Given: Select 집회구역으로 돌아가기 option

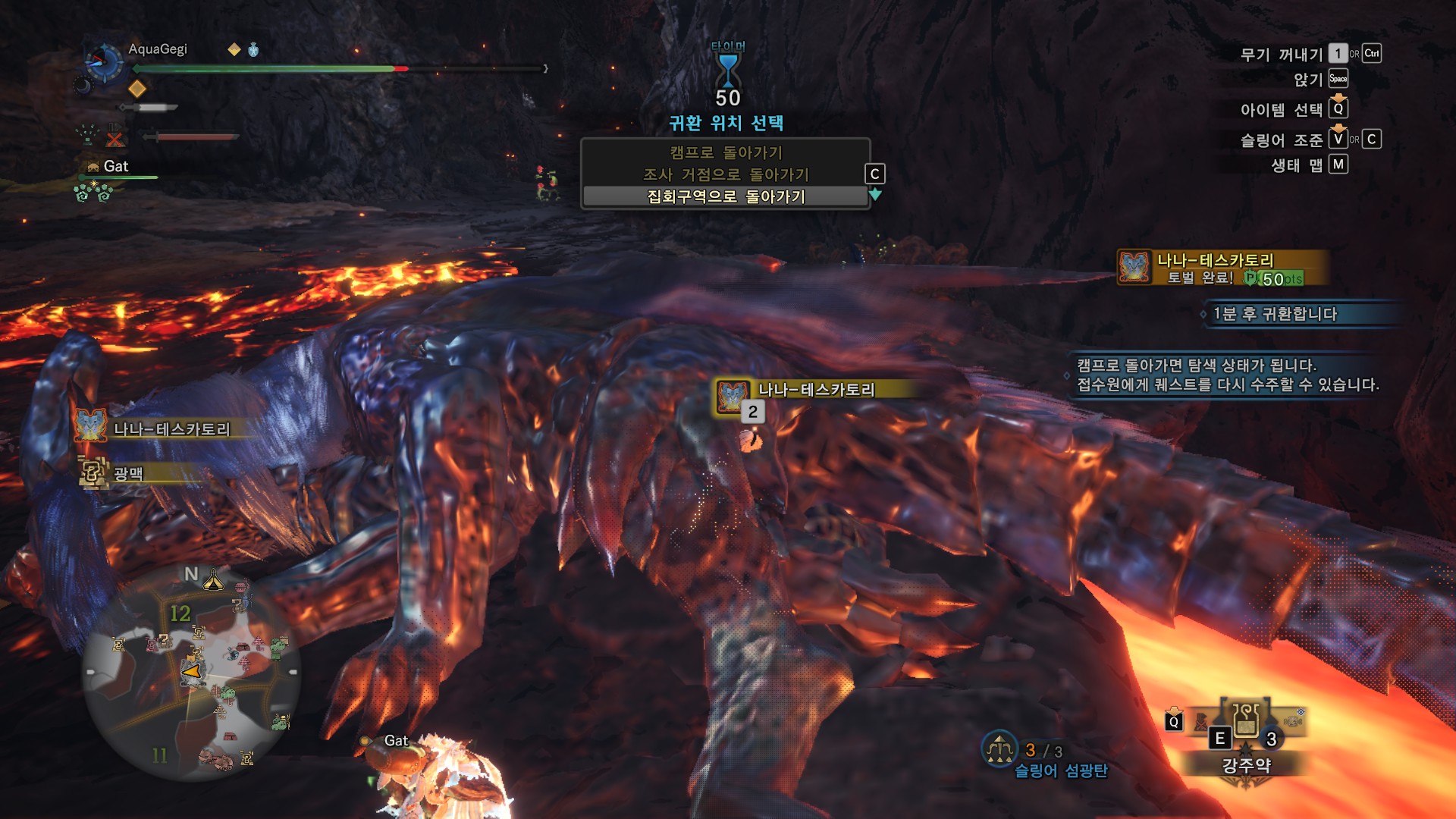Looking at the screenshot, I should point(726,196).
